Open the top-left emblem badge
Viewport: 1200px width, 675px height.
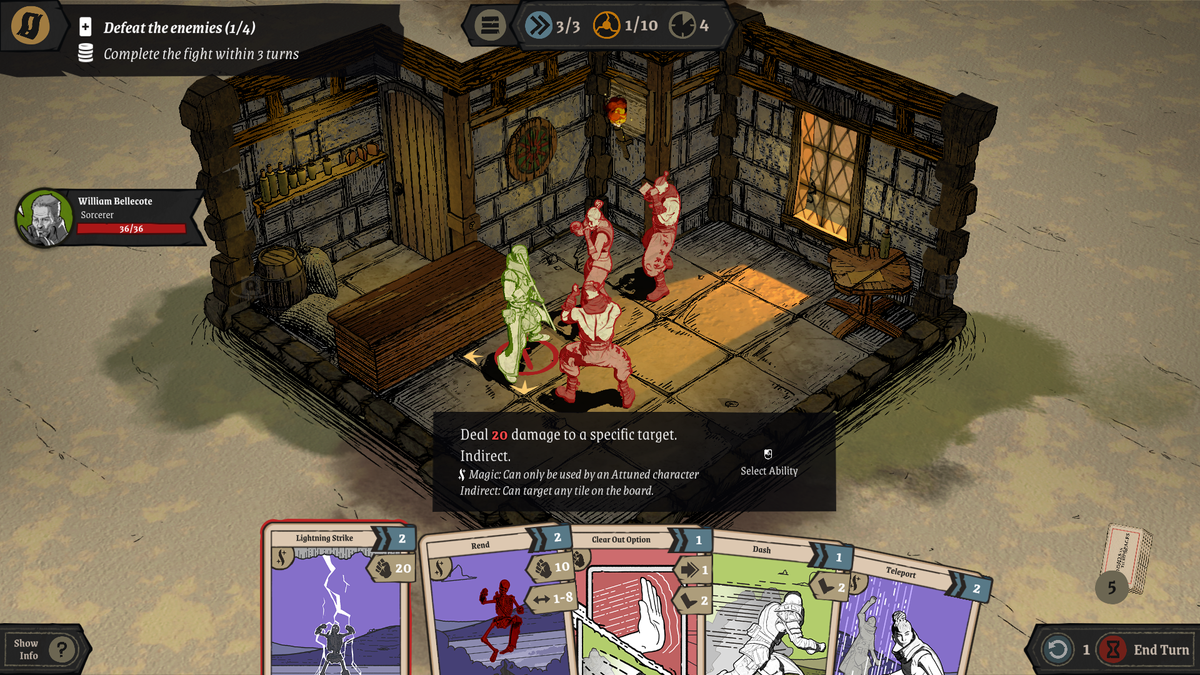pyautogui.click(x=31, y=26)
